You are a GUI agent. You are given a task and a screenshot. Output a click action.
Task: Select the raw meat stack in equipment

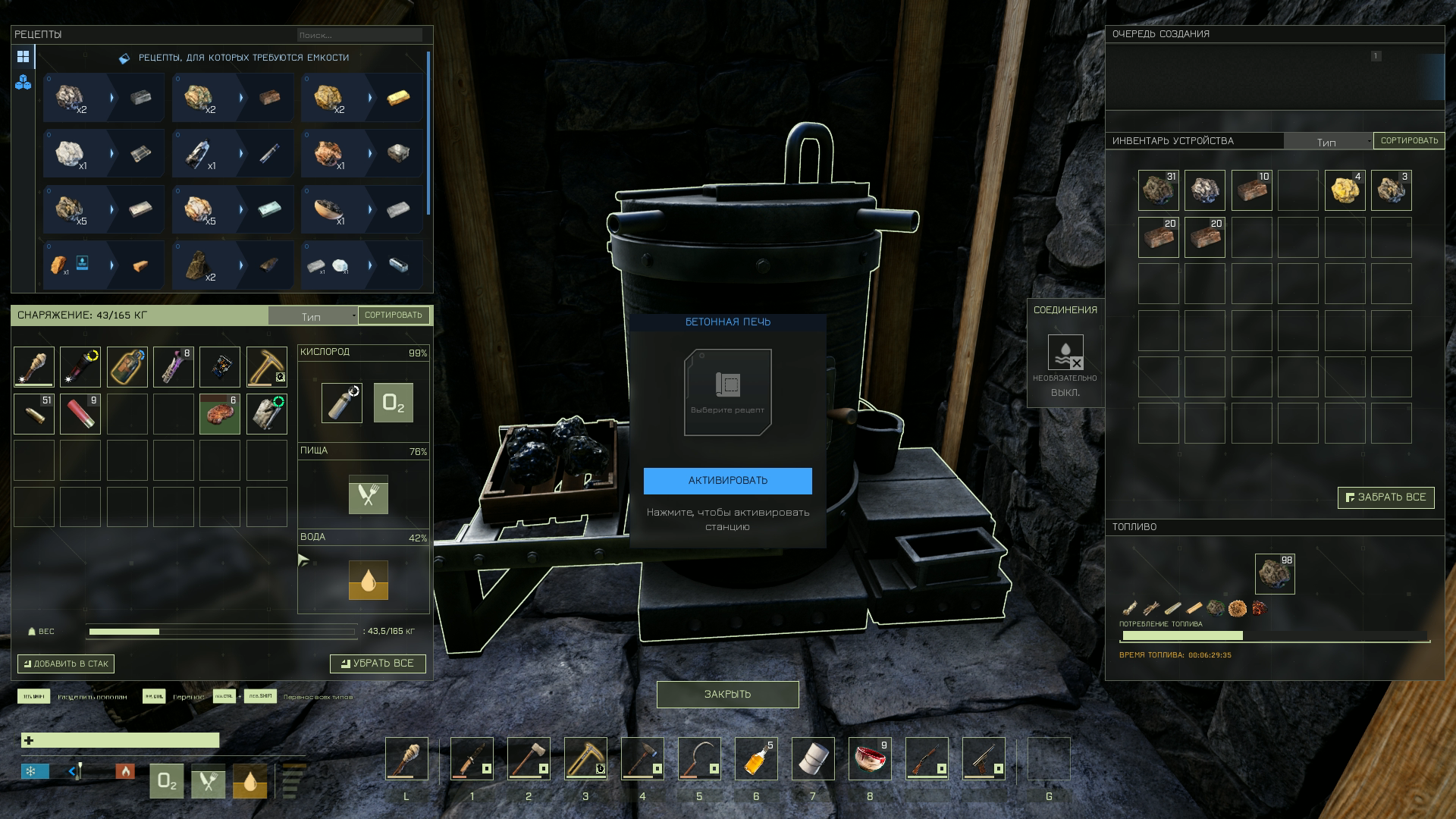point(220,414)
